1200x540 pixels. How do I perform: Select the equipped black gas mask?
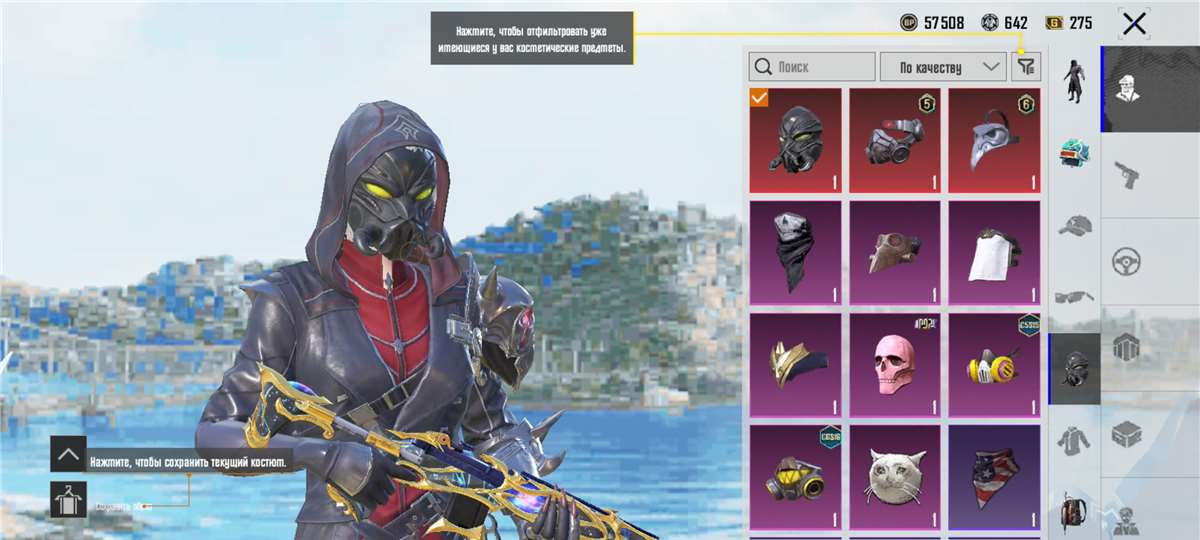[795, 140]
